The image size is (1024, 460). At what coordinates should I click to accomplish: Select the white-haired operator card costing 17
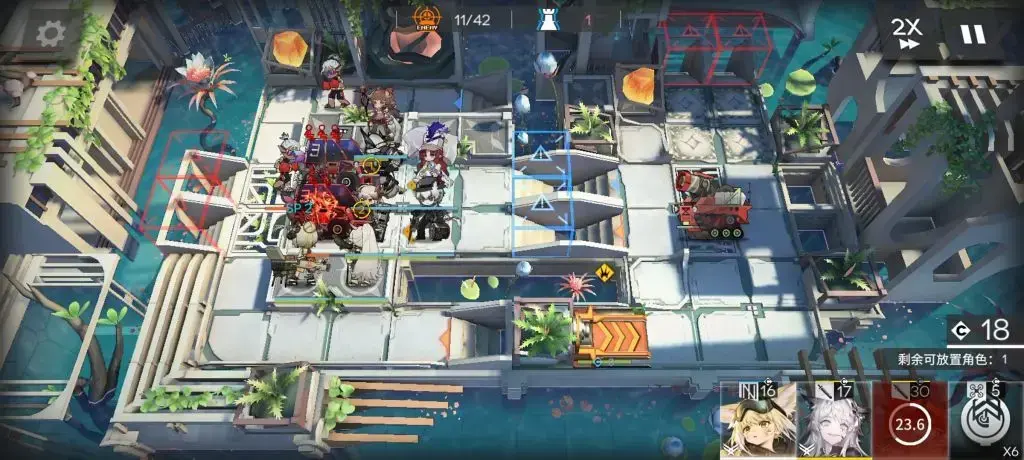pyautogui.click(x=834, y=420)
